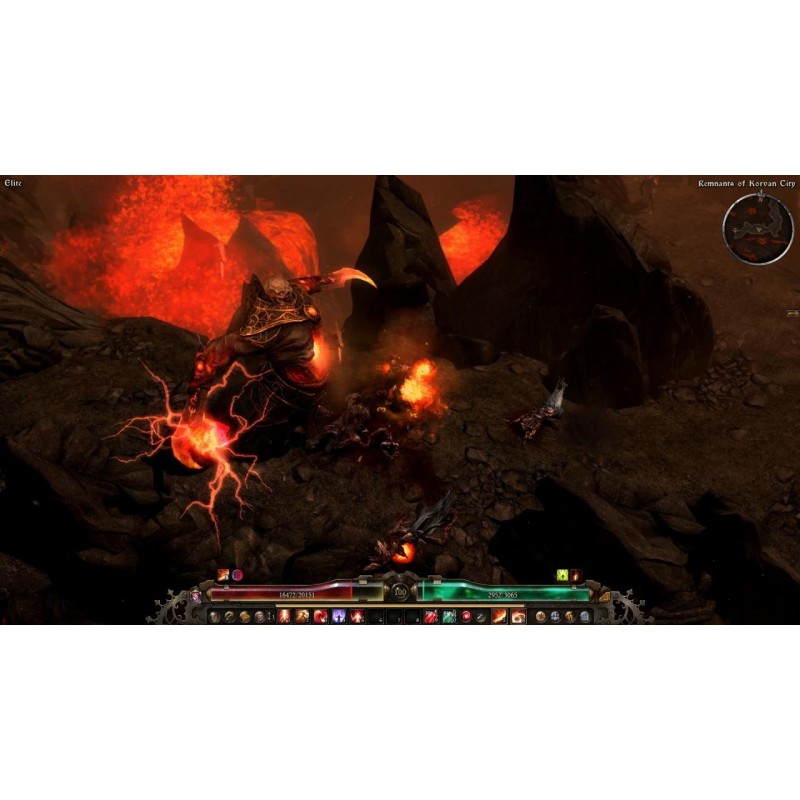Select the yellow-green buff icon above energy
Image resolution: width=800 pixels, height=800 pixels.
[563, 575]
